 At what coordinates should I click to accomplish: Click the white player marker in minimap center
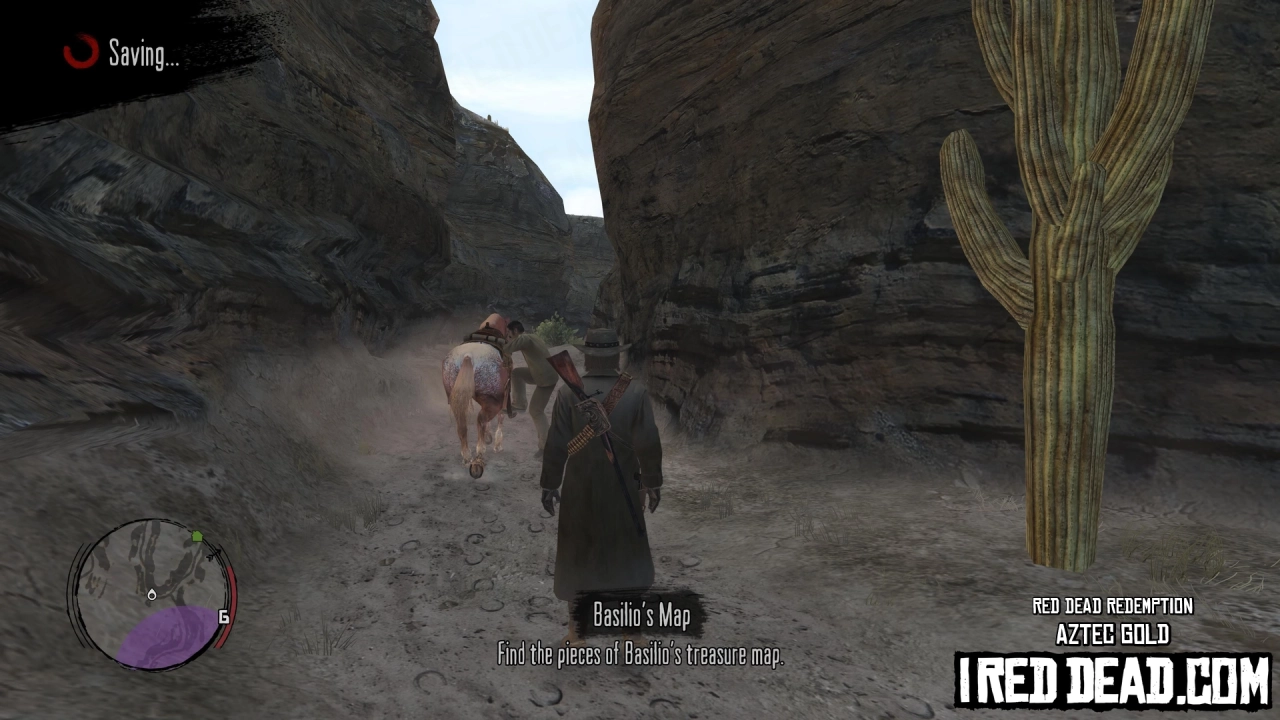point(150,594)
